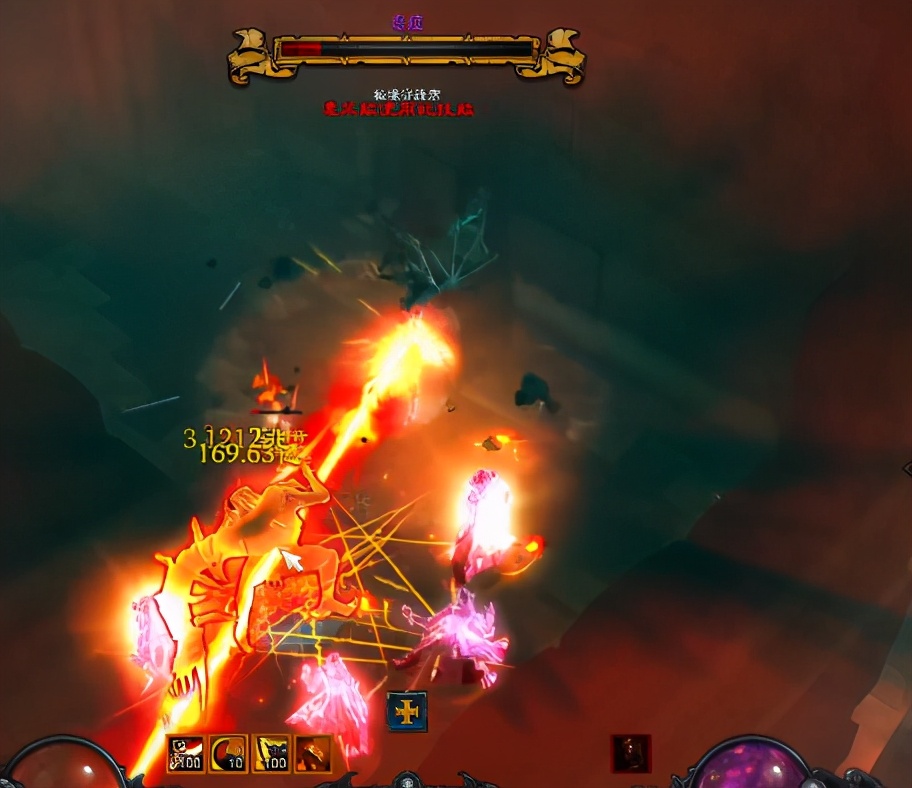
Task: Click the blue buff icon with gold cross
Action: tap(407, 711)
